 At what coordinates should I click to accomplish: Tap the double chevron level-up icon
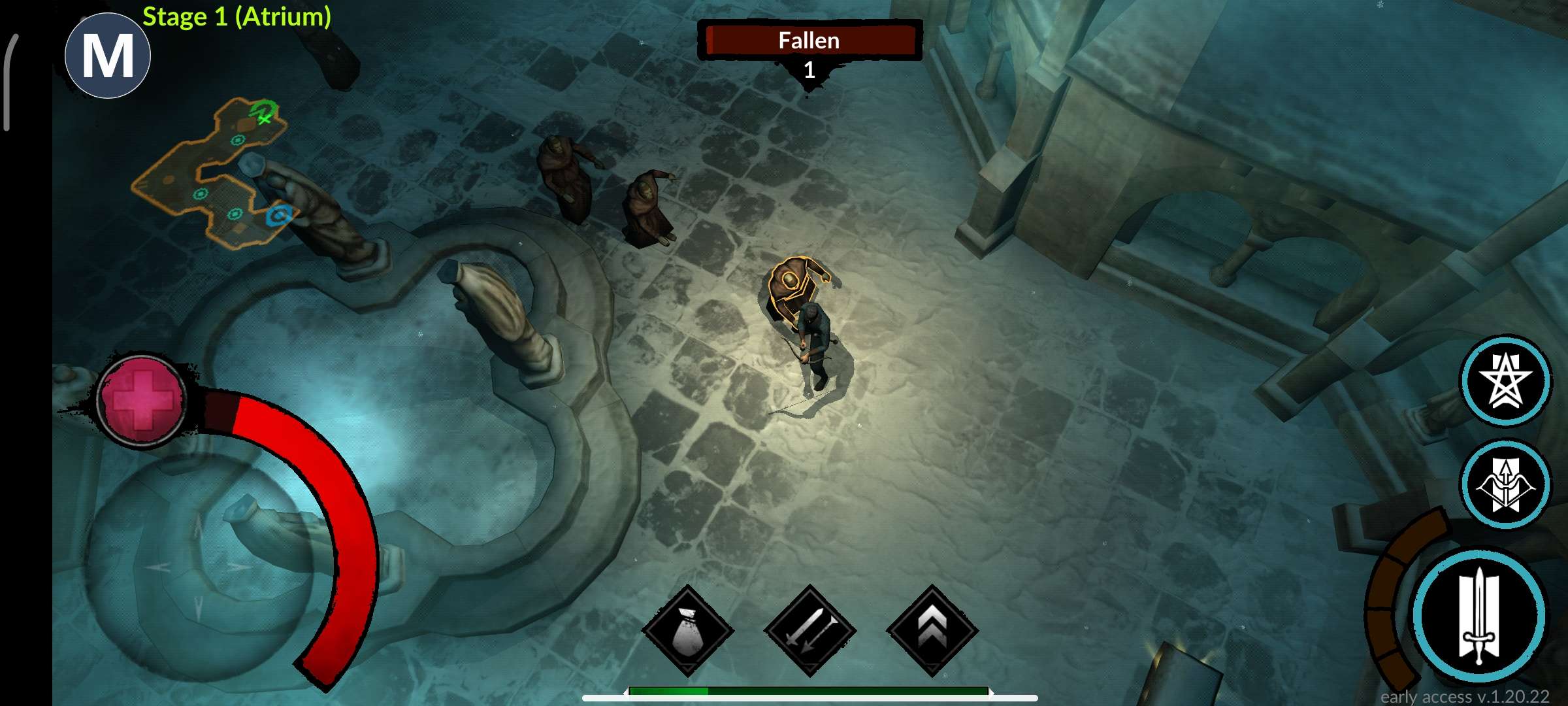tap(932, 631)
